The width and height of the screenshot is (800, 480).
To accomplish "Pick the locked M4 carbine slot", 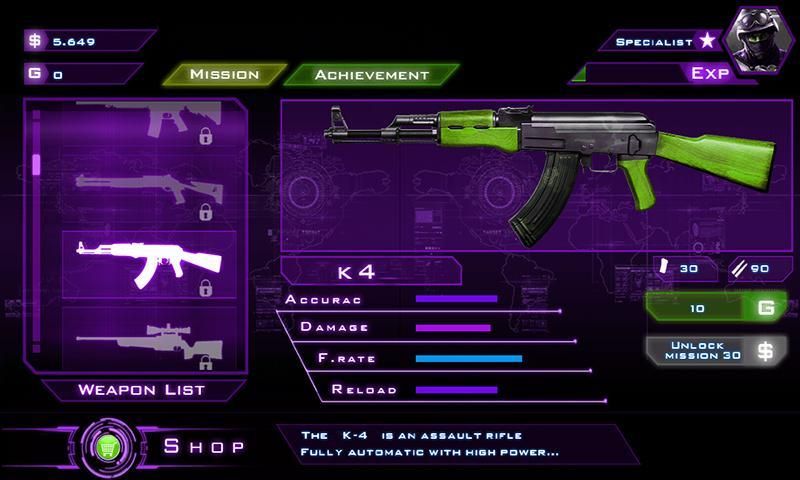I will (149, 122).
